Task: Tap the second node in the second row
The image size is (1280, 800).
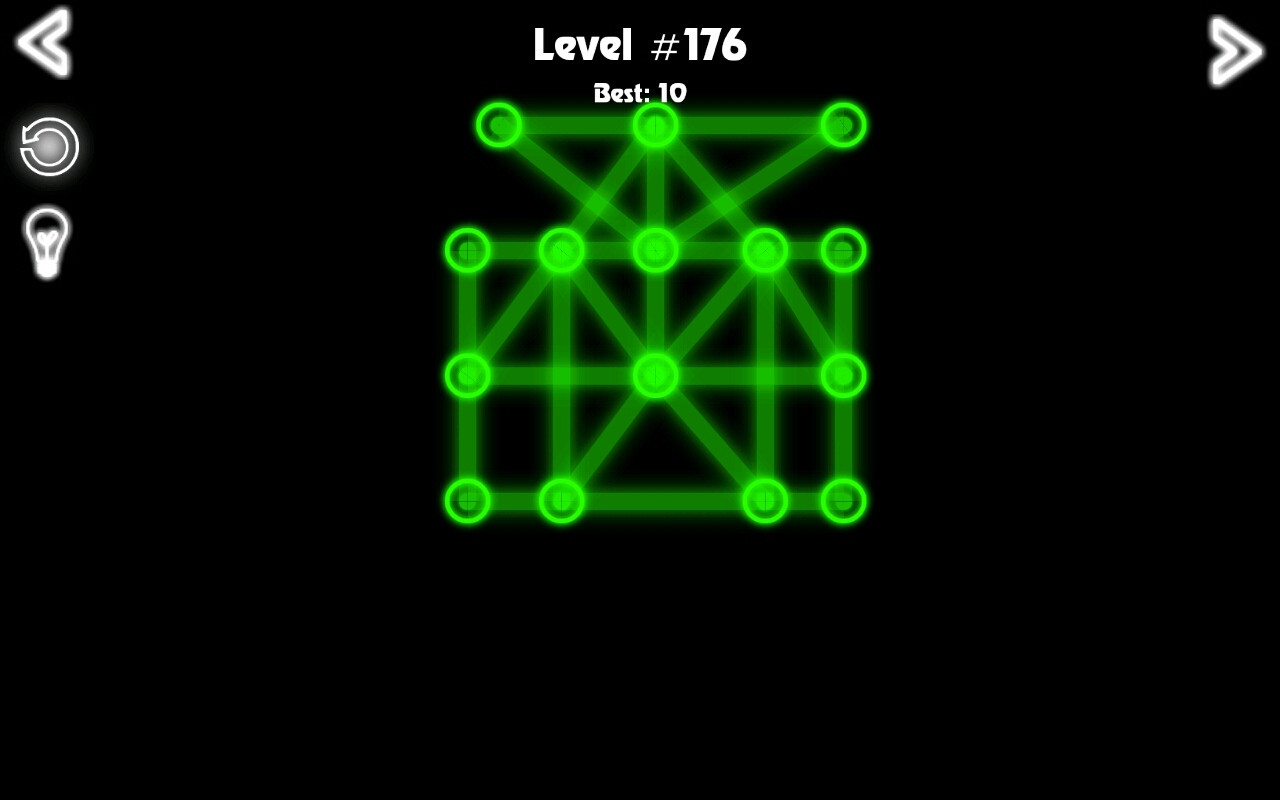Action: pos(561,251)
